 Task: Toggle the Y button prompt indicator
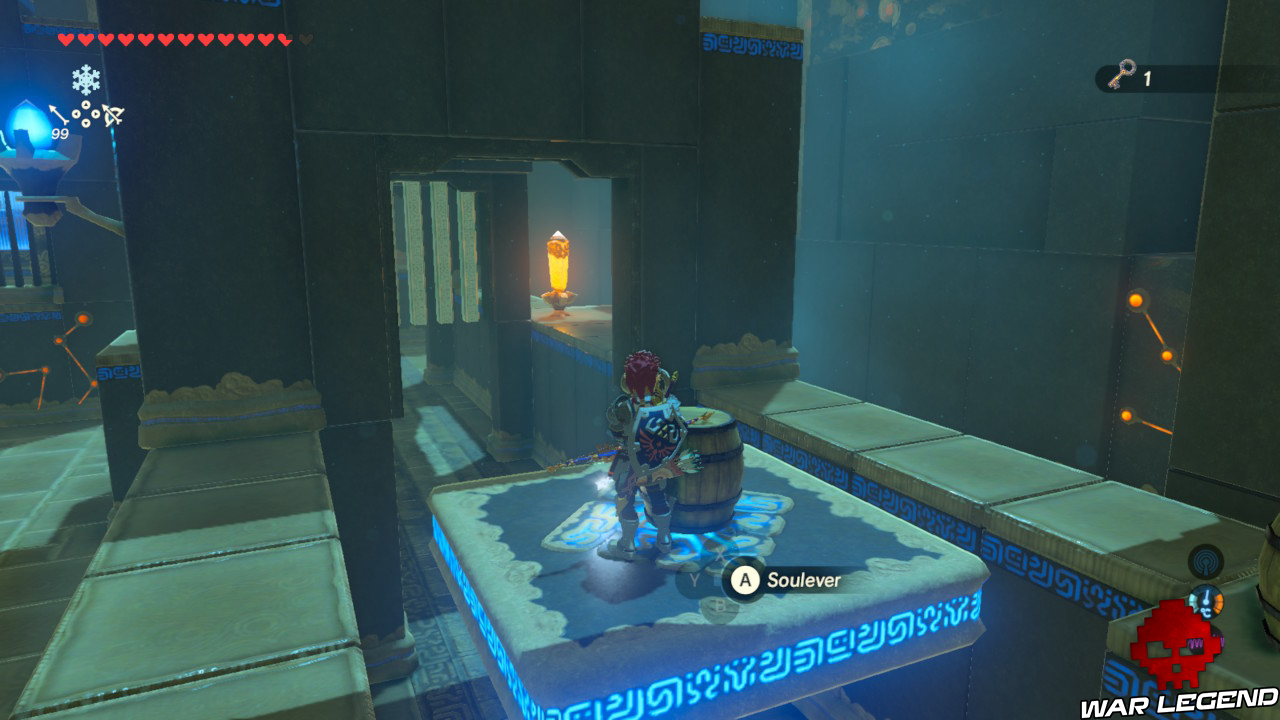click(694, 578)
